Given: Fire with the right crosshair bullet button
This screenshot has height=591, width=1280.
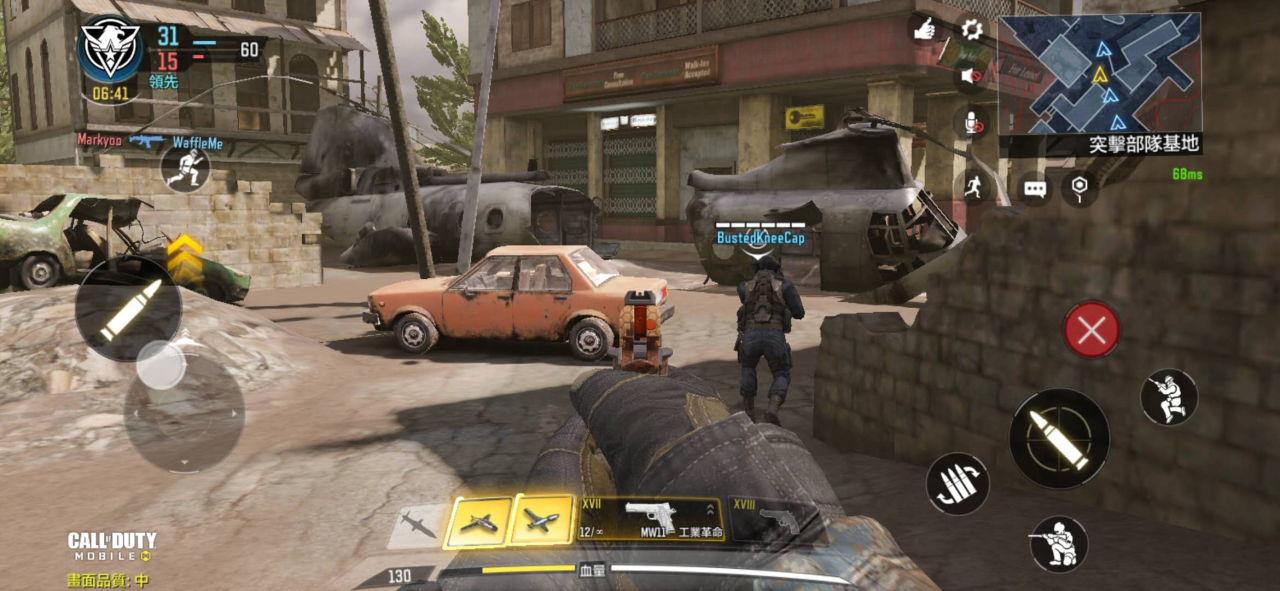Looking at the screenshot, I should [x=1059, y=439].
